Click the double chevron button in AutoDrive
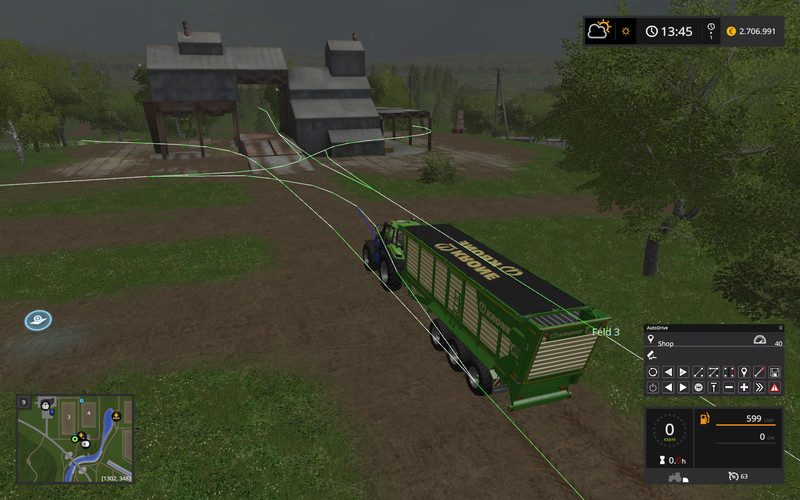The height and width of the screenshot is (500, 800). point(759,387)
